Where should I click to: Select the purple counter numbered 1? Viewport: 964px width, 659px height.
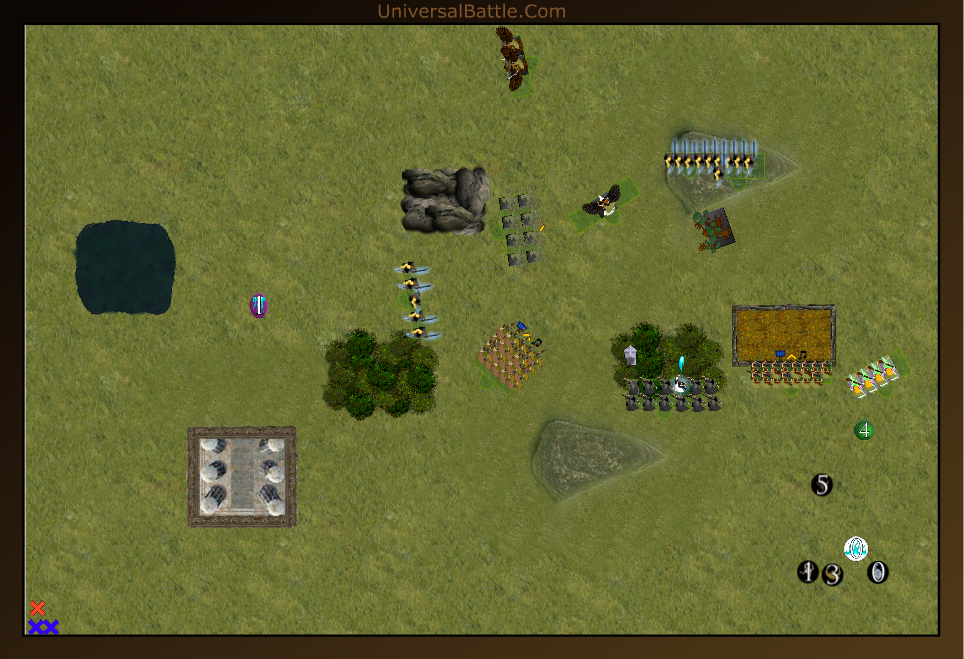[x=258, y=306]
